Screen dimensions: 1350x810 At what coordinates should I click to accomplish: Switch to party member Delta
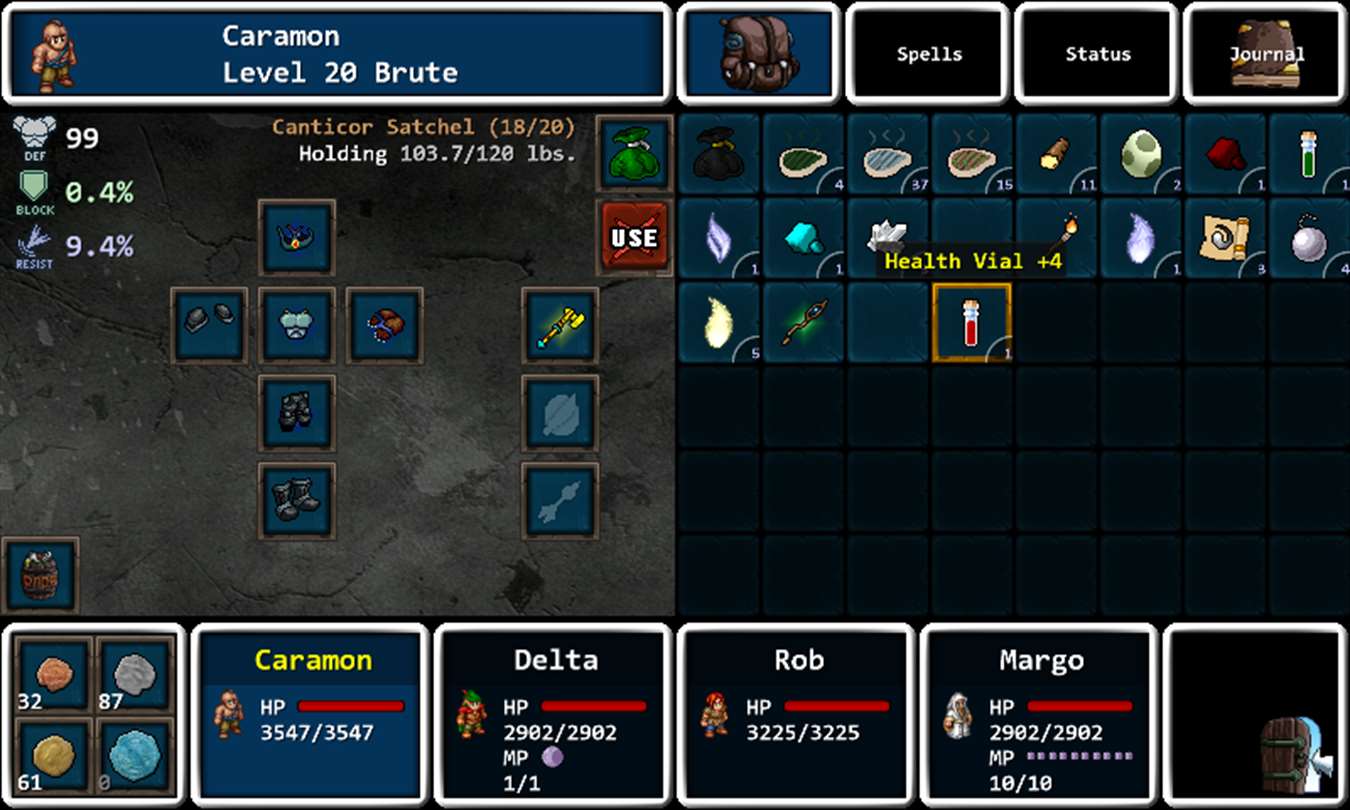[556, 715]
